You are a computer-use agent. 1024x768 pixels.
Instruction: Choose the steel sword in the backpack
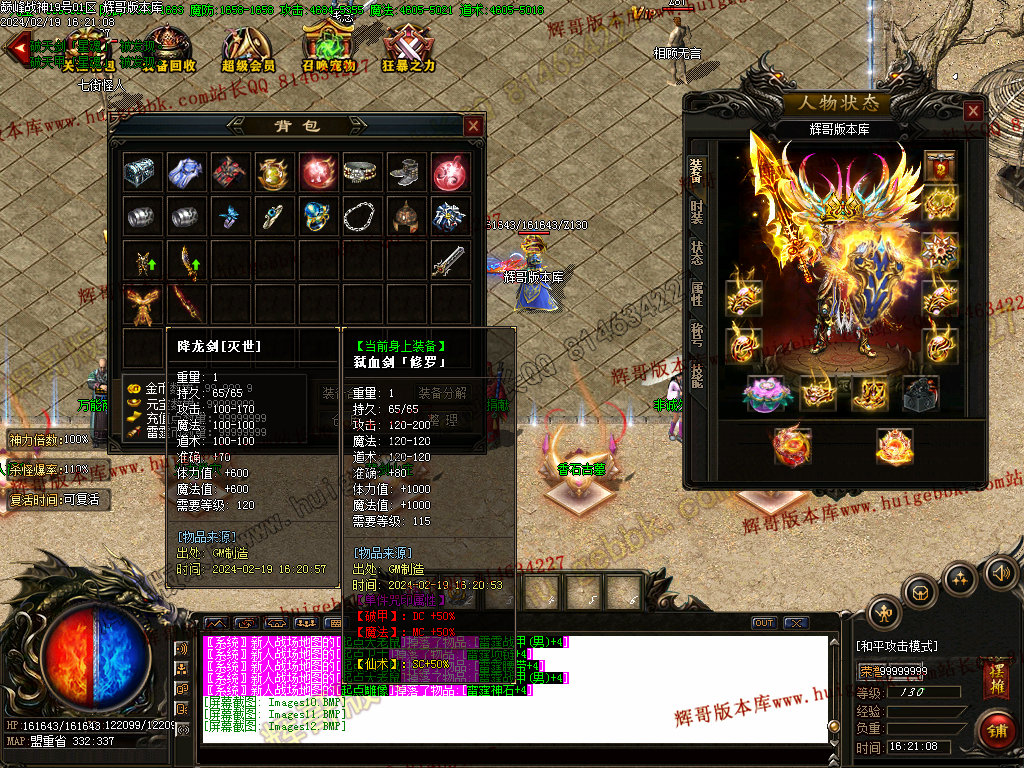[449, 260]
